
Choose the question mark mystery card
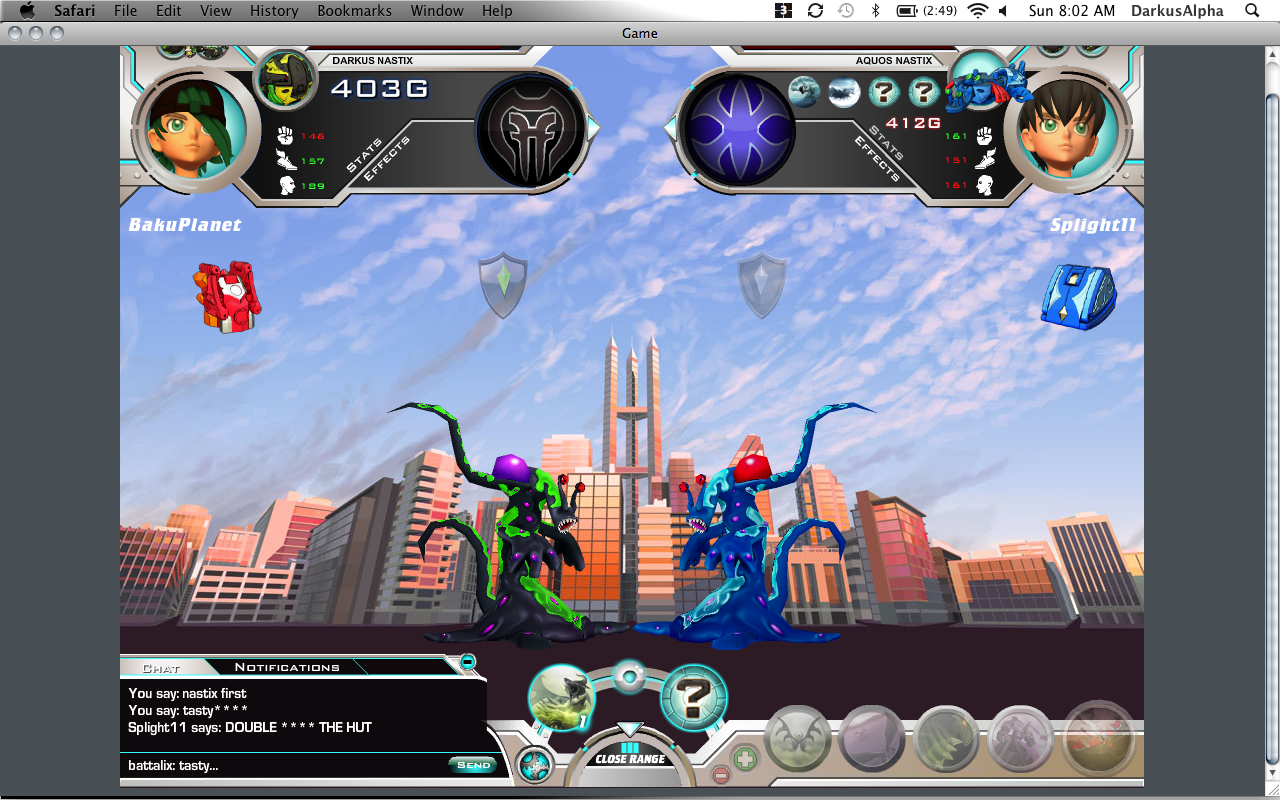pyautogui.click(x=694, y=697)
